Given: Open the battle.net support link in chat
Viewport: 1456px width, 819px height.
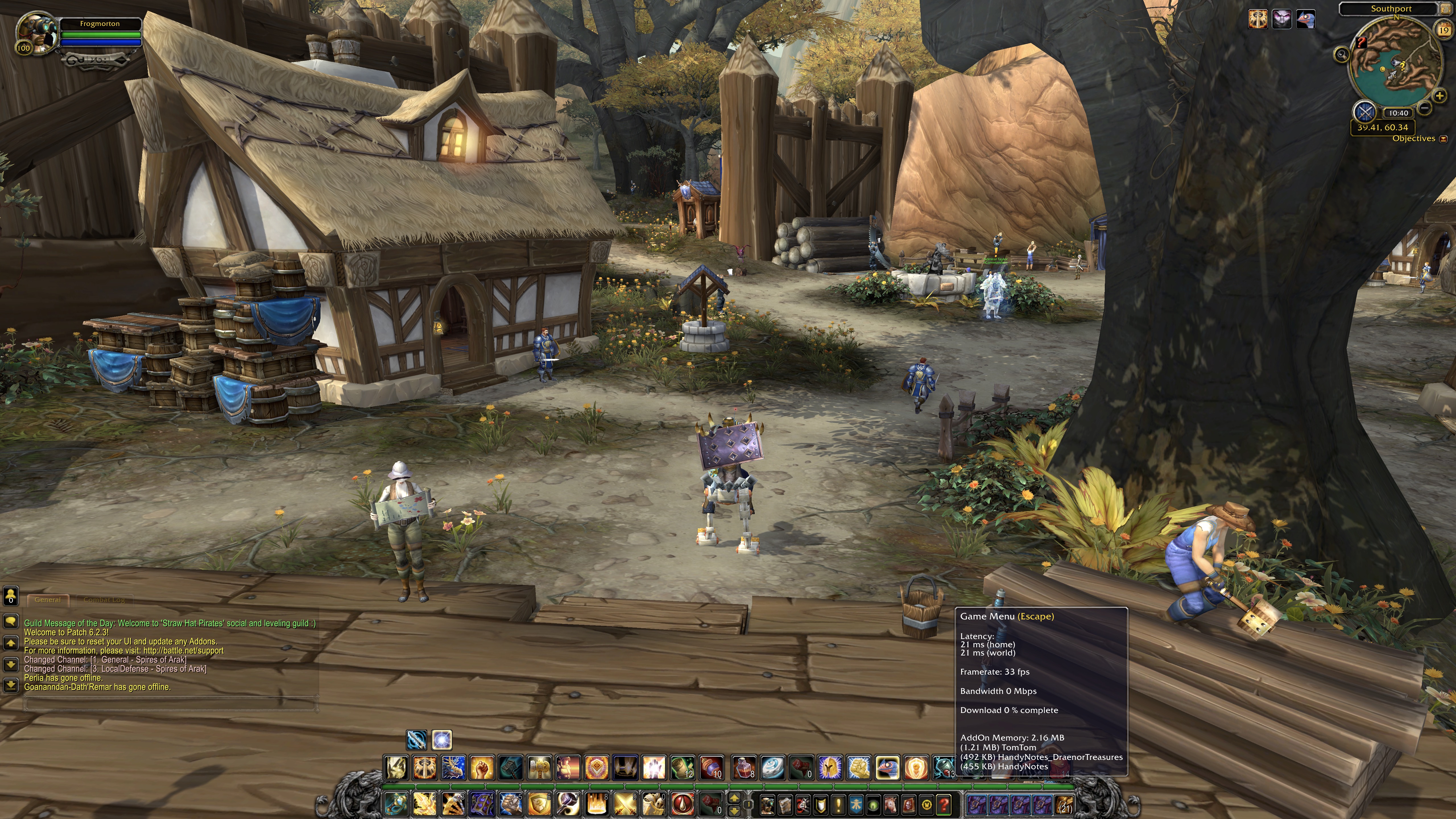Looking at the screenshot, I should [x=183, y=651].
